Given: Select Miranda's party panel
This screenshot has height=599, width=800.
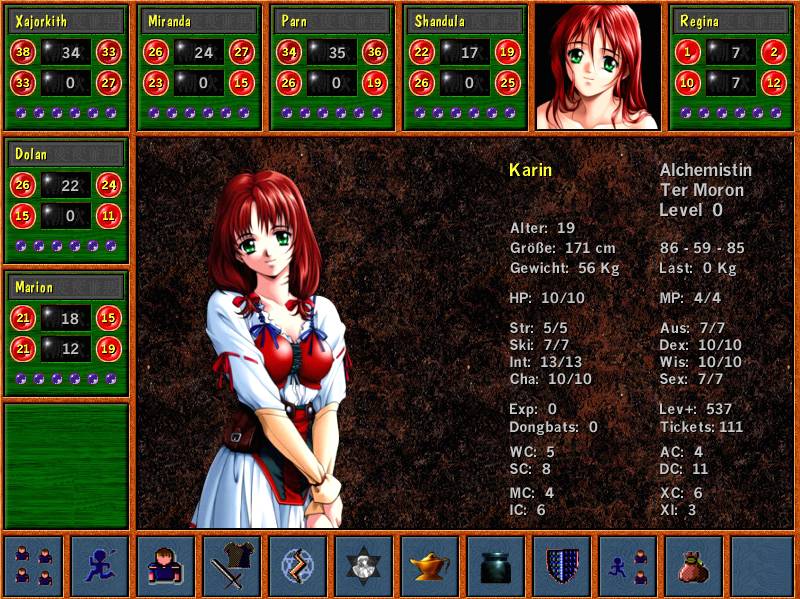Looking at the screenshot, I should click(199, 67).
